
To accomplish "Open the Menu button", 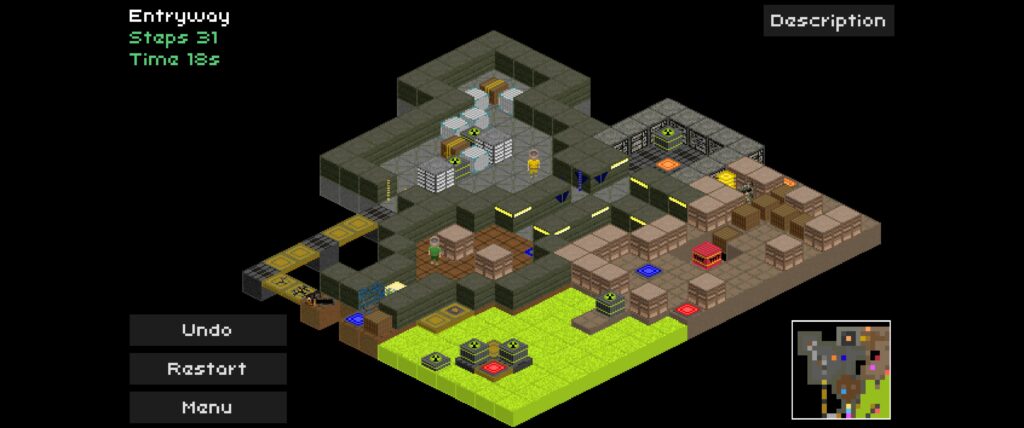I will (x=207, y=407).
